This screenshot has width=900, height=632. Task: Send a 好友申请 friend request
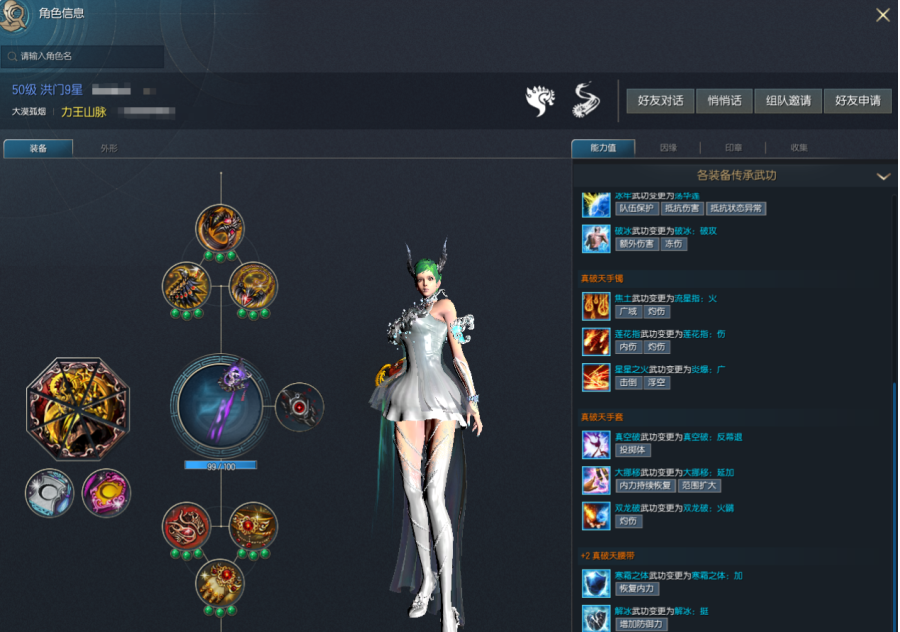coord(857,101)
